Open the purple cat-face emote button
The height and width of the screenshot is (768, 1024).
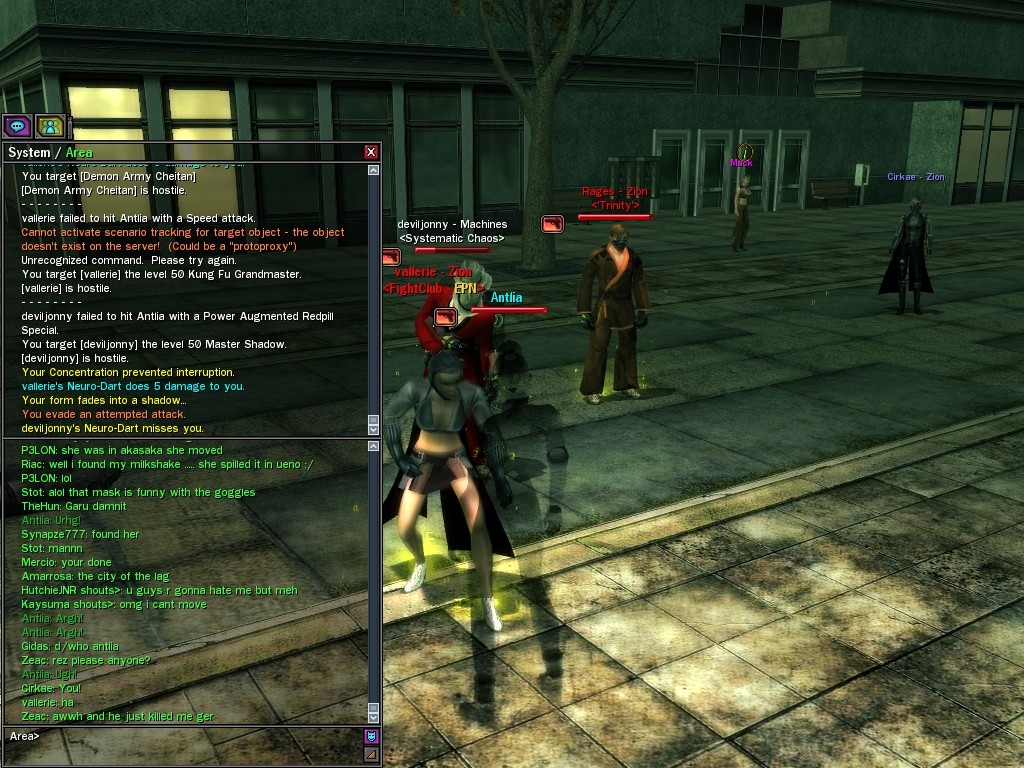pyautogui.click(x=371, y=737)
